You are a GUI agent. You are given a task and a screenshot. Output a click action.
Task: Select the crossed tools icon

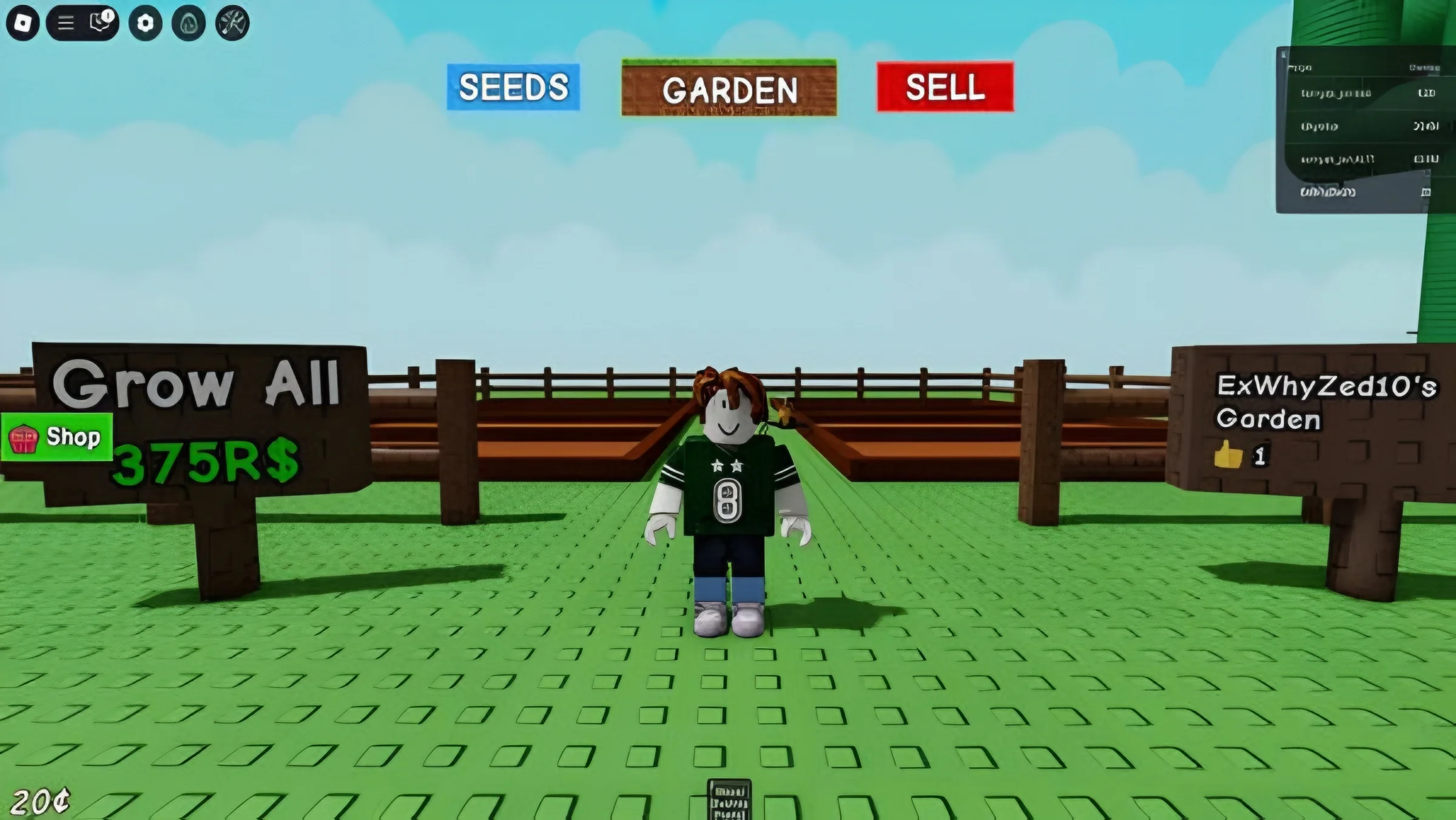pyautogui.click(x=231, y=22)
